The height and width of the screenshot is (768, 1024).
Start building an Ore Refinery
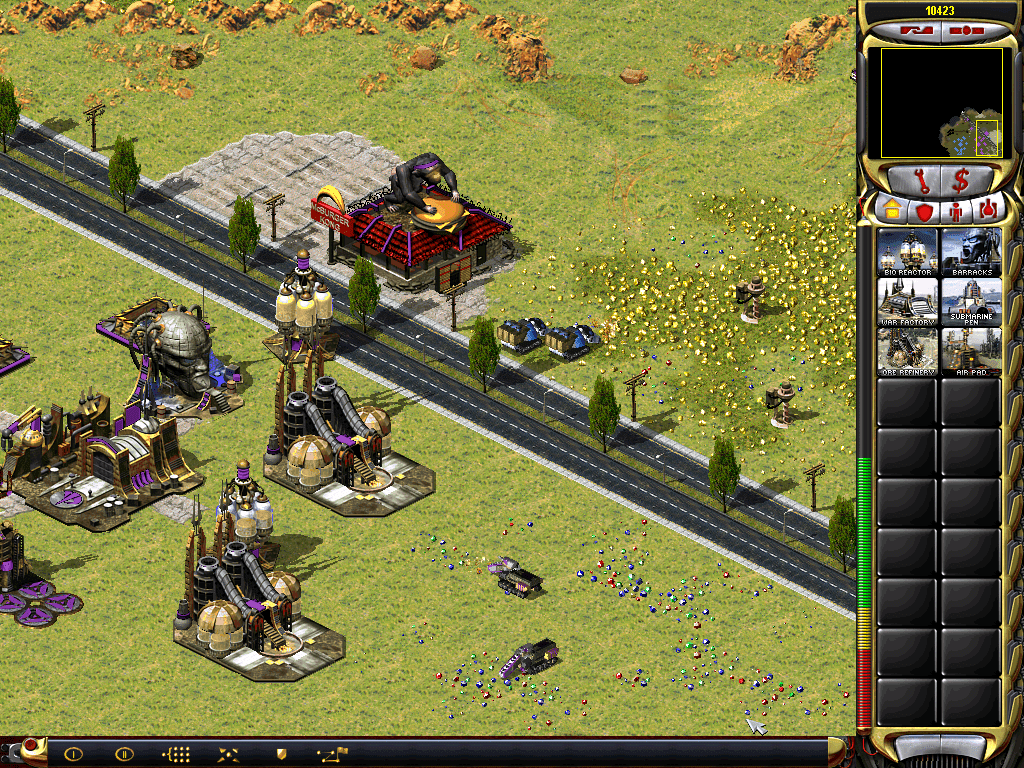tap(907, 351)
